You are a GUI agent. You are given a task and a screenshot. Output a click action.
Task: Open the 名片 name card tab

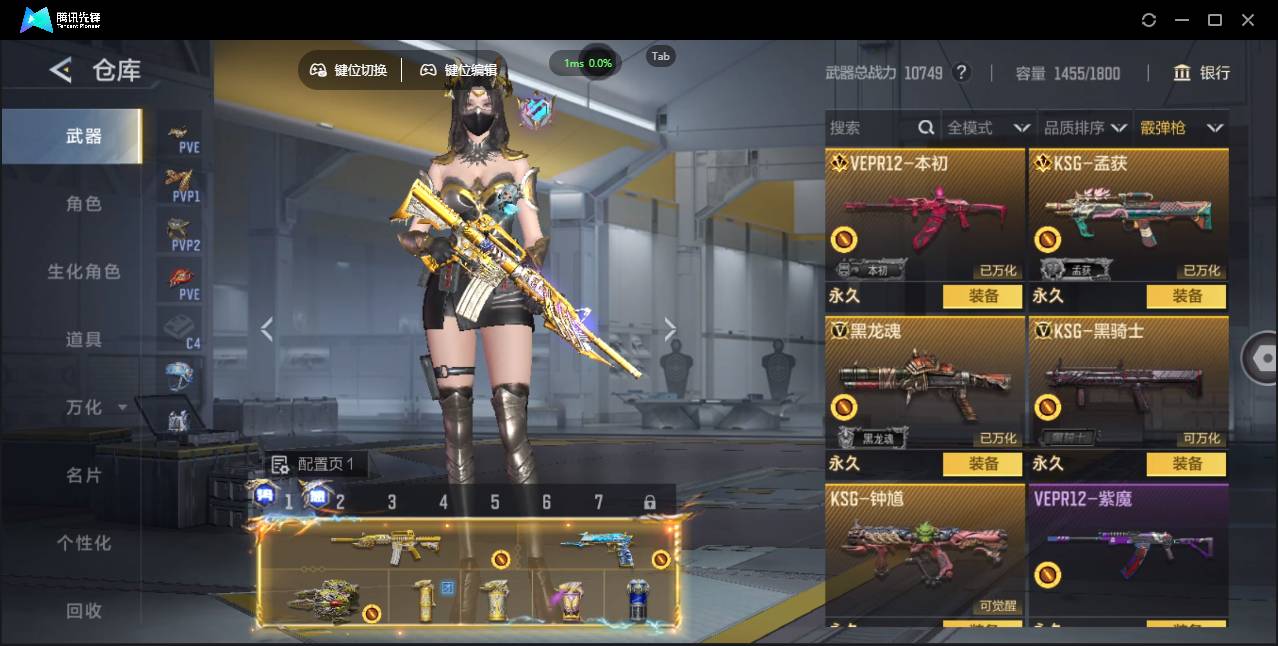point(84,475)
